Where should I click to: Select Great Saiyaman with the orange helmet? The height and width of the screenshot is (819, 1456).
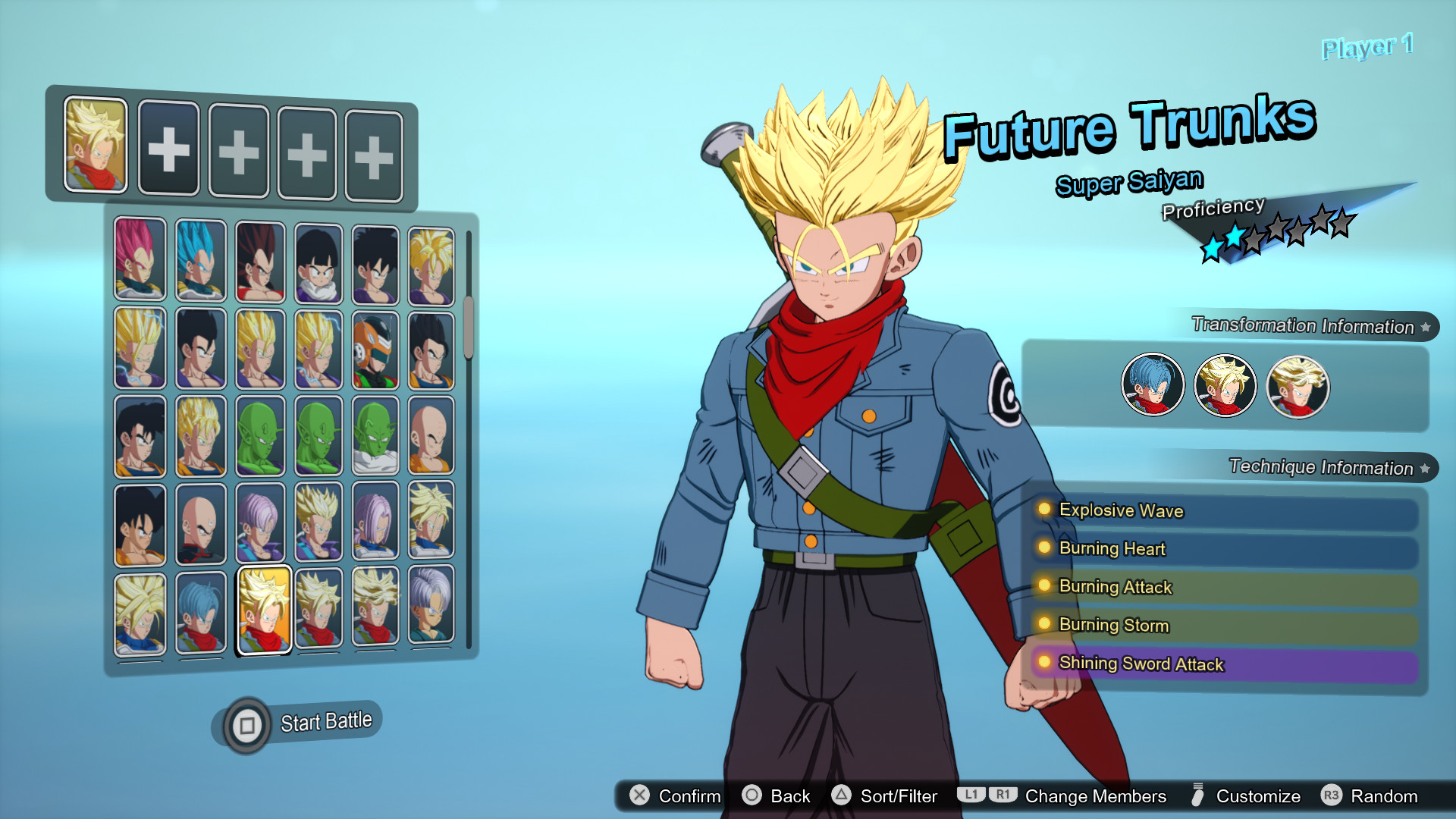[375, 350]
